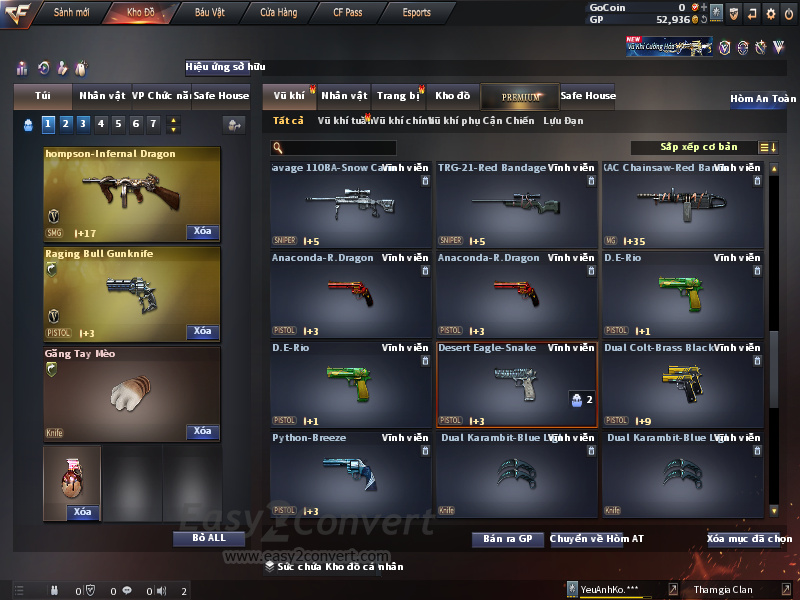Select the Trang bị category tab
This screenshot has width=800, height=600.
click(399, 96)
